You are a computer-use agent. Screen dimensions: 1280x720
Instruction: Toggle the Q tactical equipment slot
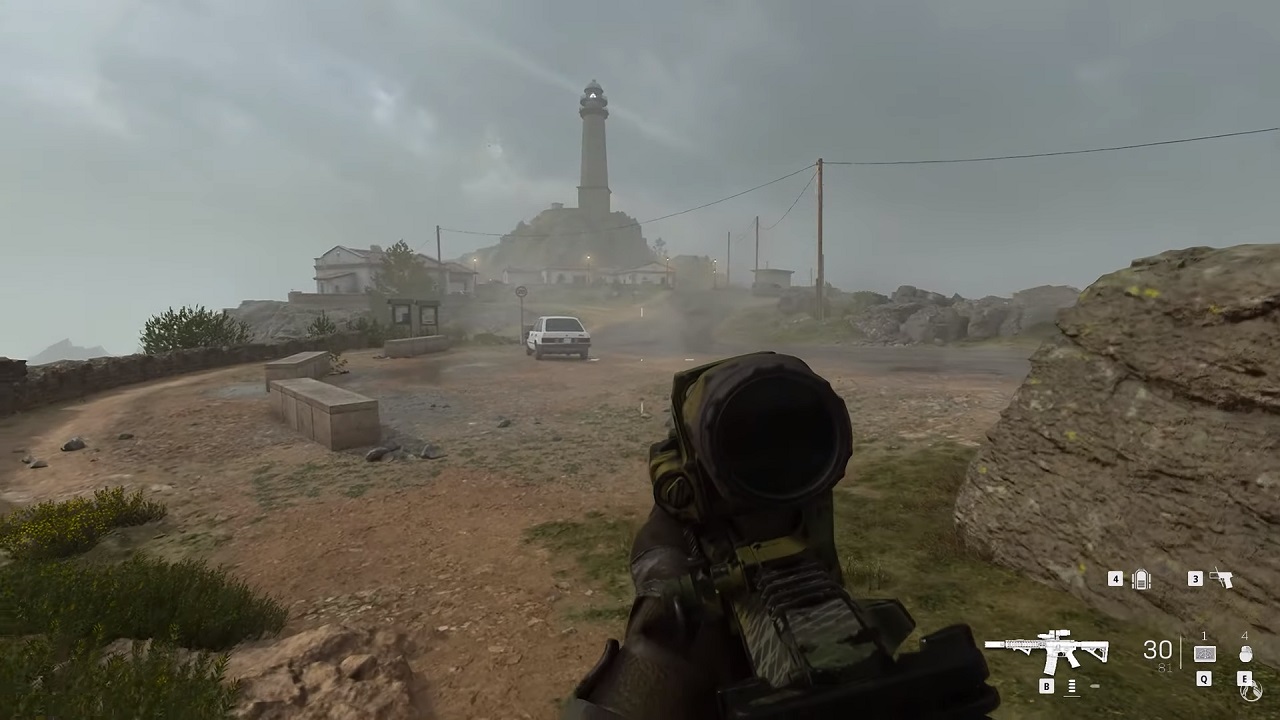(x=1203, y=679)
